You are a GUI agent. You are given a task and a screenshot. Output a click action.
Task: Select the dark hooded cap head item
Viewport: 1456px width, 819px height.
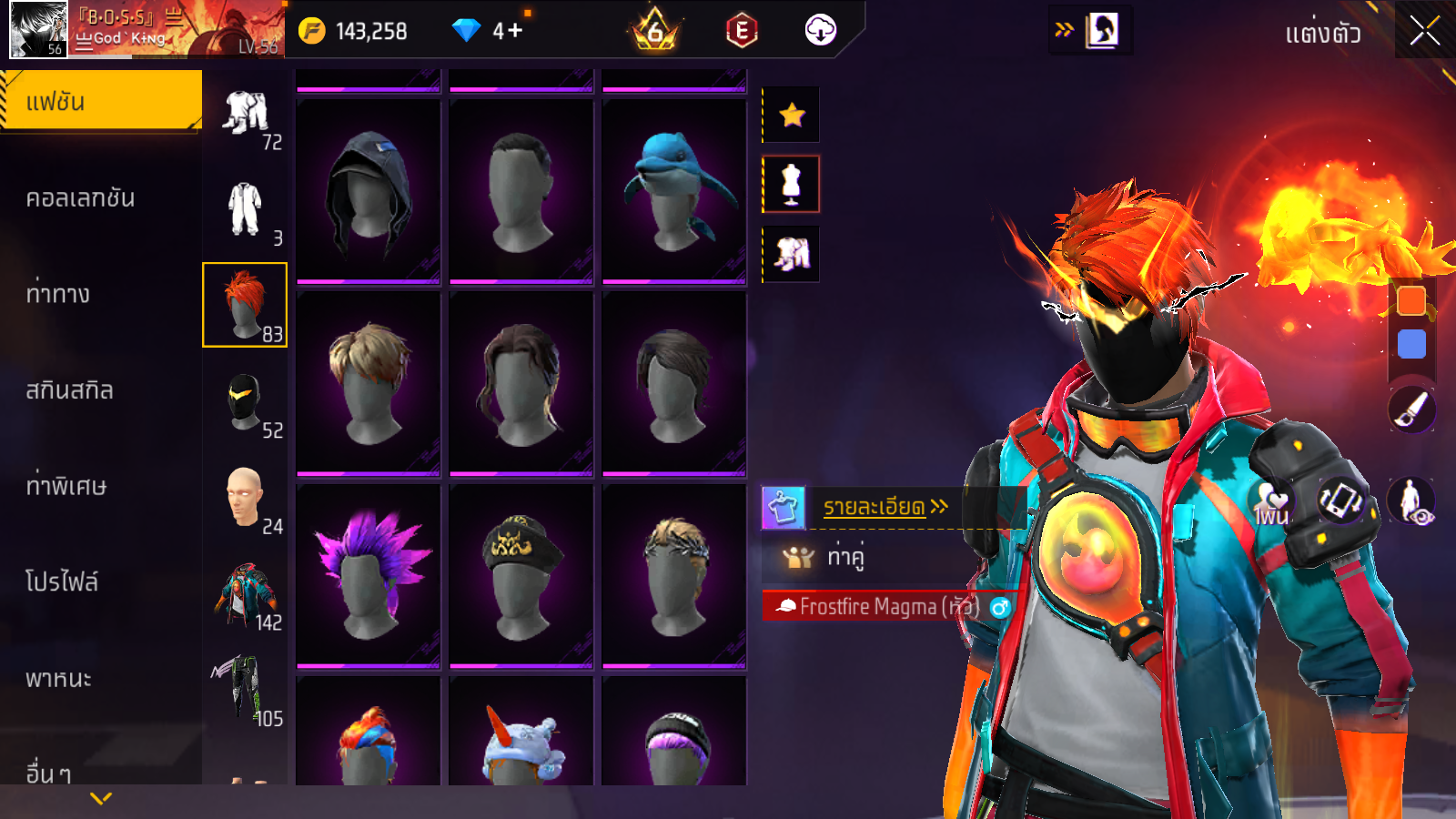coord(369,190)
